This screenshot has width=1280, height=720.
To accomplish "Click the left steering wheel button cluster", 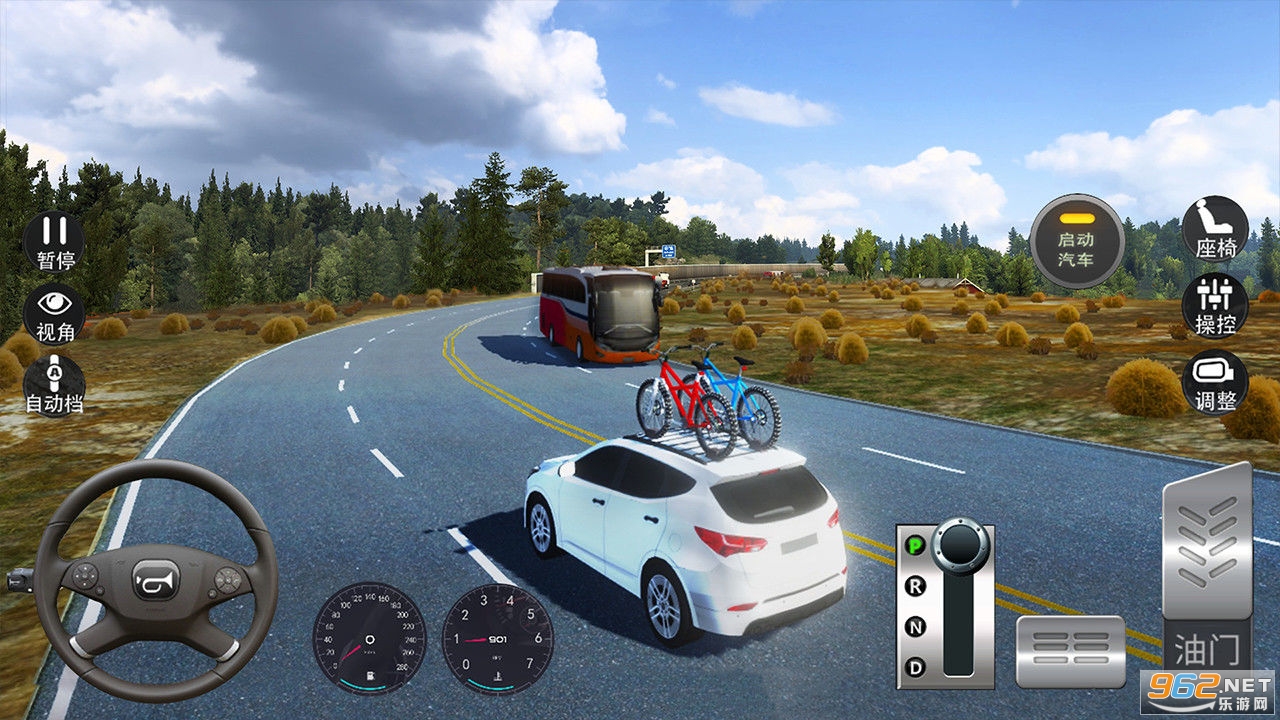I will coord(86,577).
